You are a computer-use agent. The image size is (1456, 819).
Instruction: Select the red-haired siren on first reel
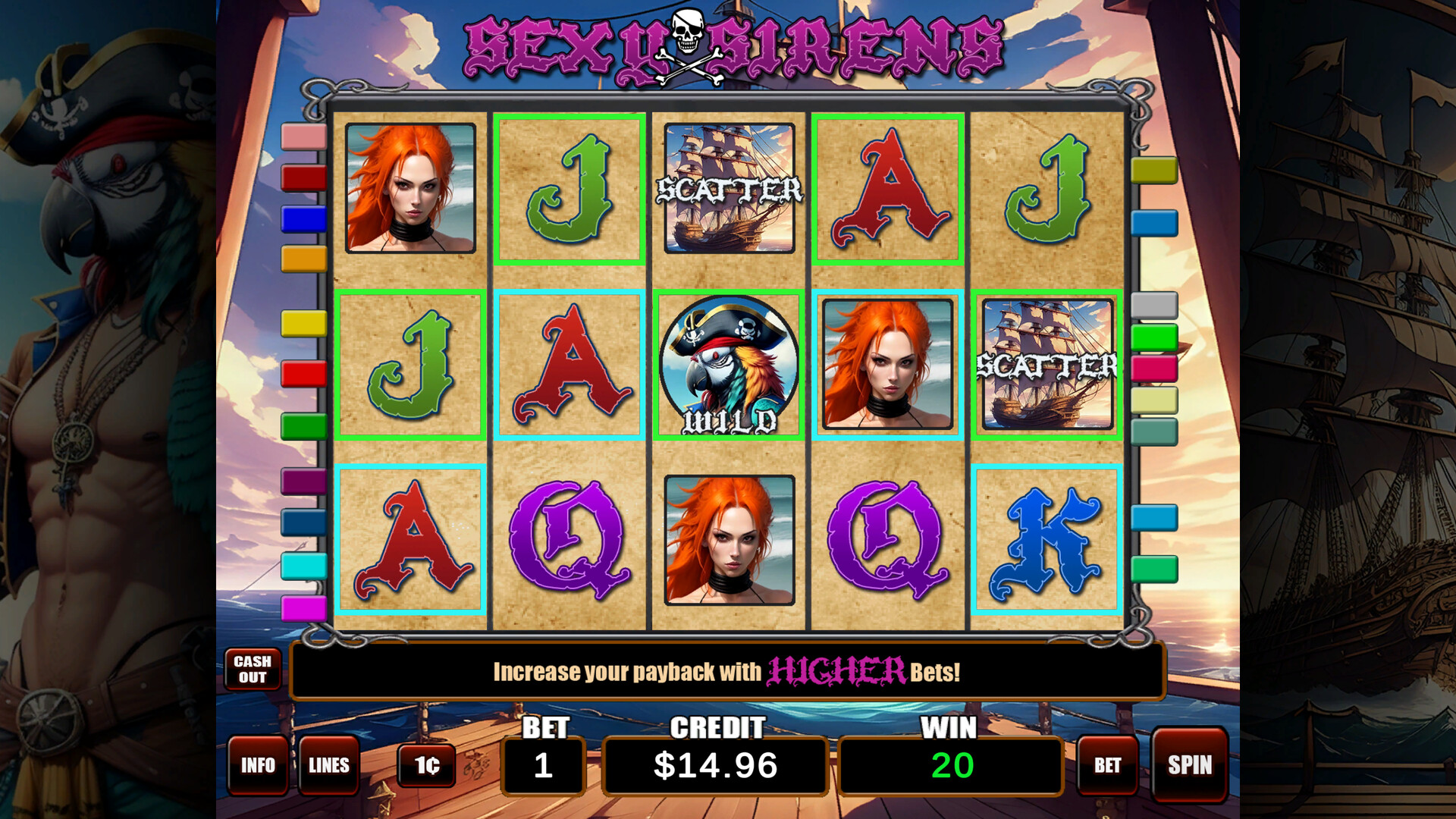pyautogui.click(x=410, y=188)
